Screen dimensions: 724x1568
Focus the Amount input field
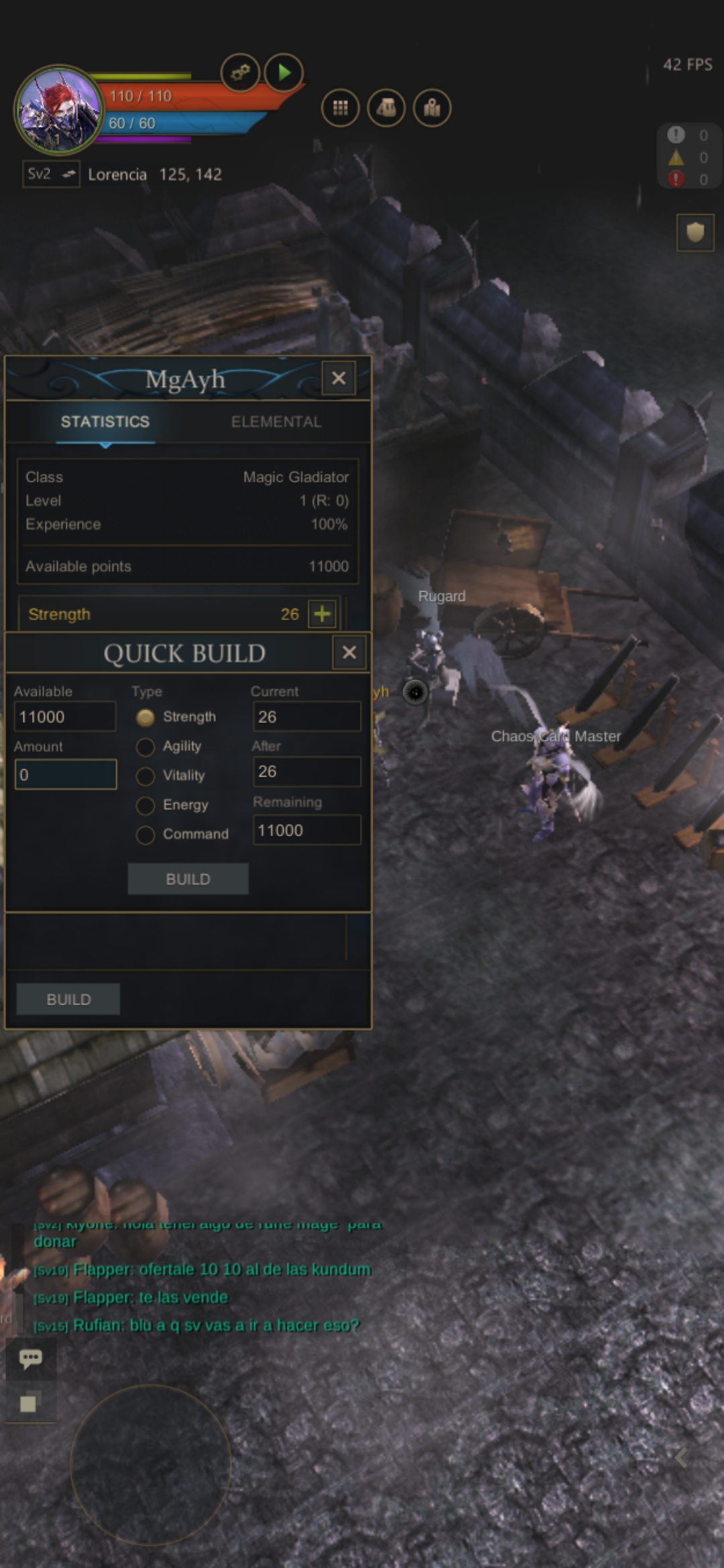tap(66, 775)
